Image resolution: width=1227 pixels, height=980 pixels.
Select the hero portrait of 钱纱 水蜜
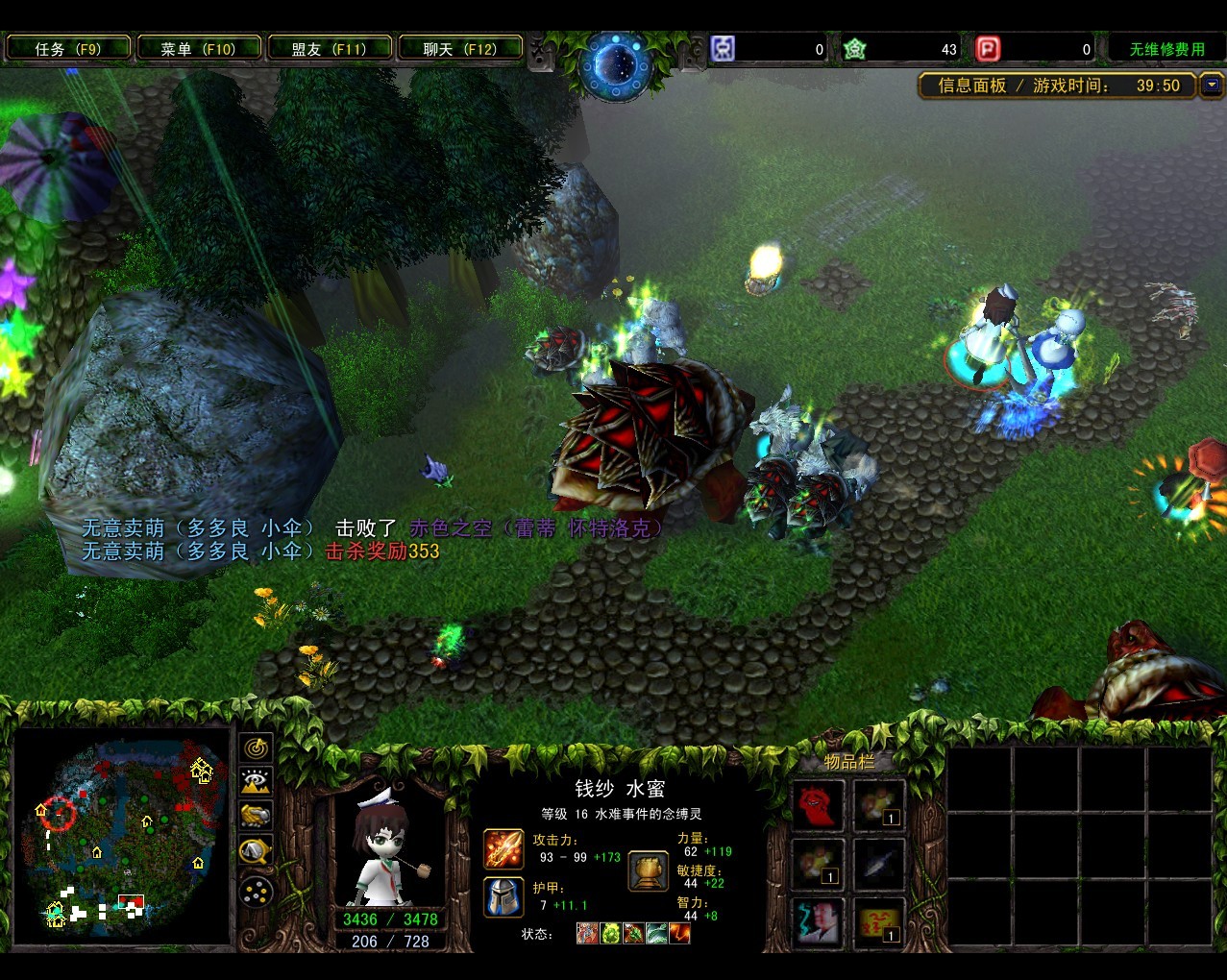pyautogui.click(x=389, y=845)
